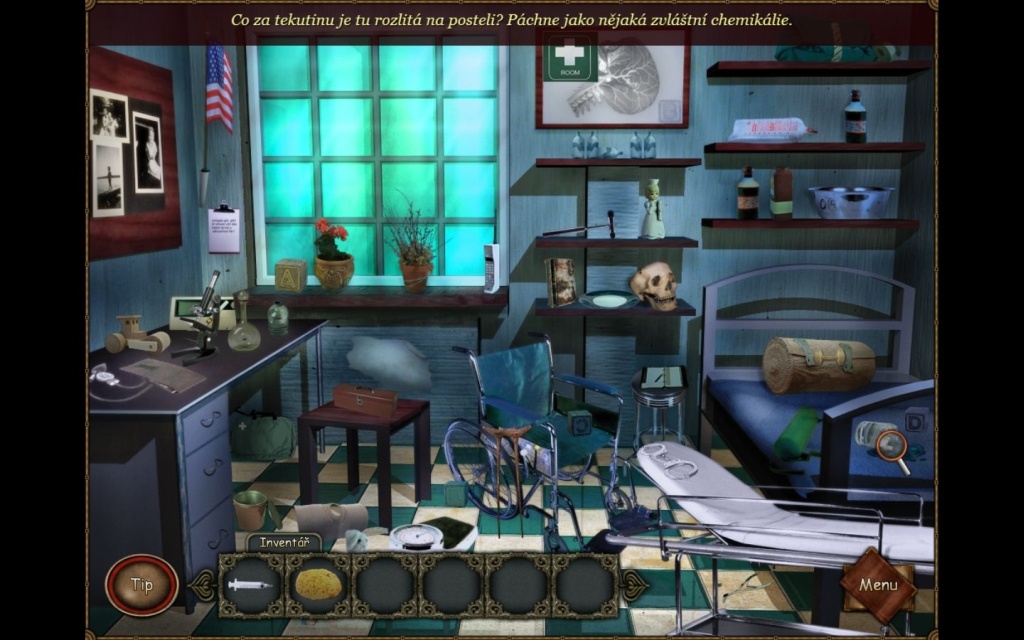Open the Menu button
The image size is (1024, 640).
(x=878, y=585)
